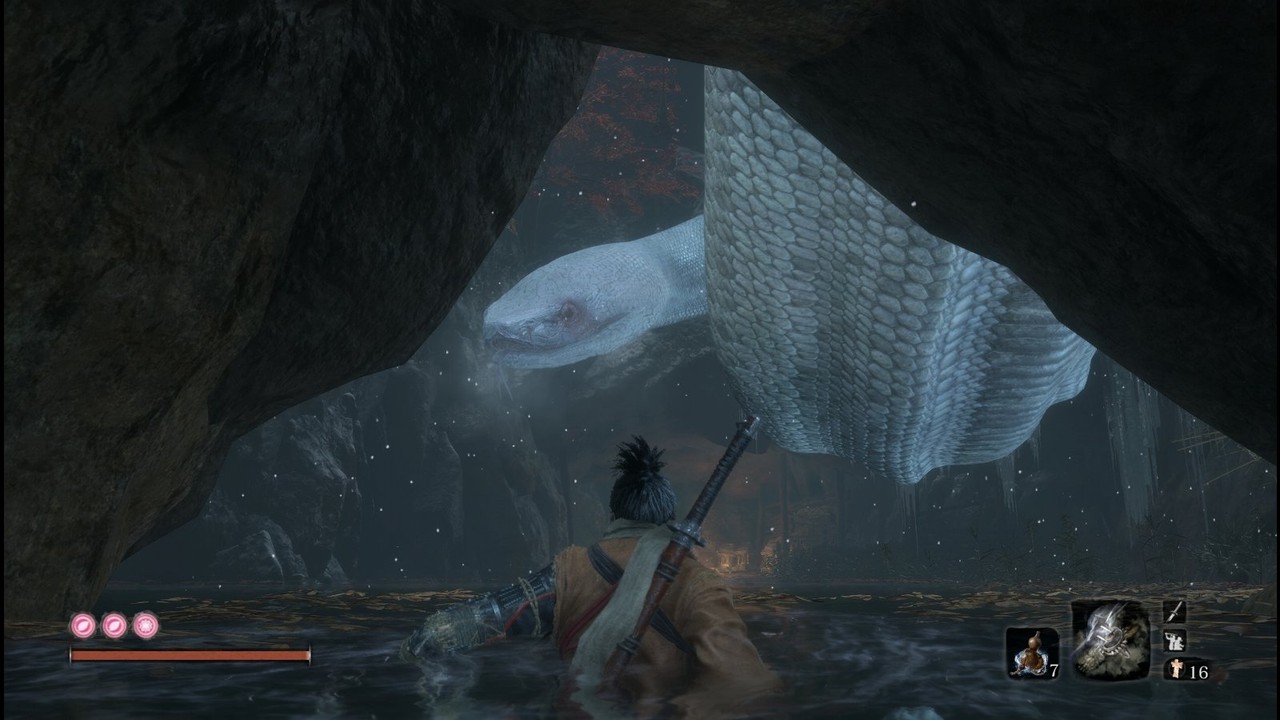Toggle the Spirit Emblem count showing 16

(x=1198, y=672)
